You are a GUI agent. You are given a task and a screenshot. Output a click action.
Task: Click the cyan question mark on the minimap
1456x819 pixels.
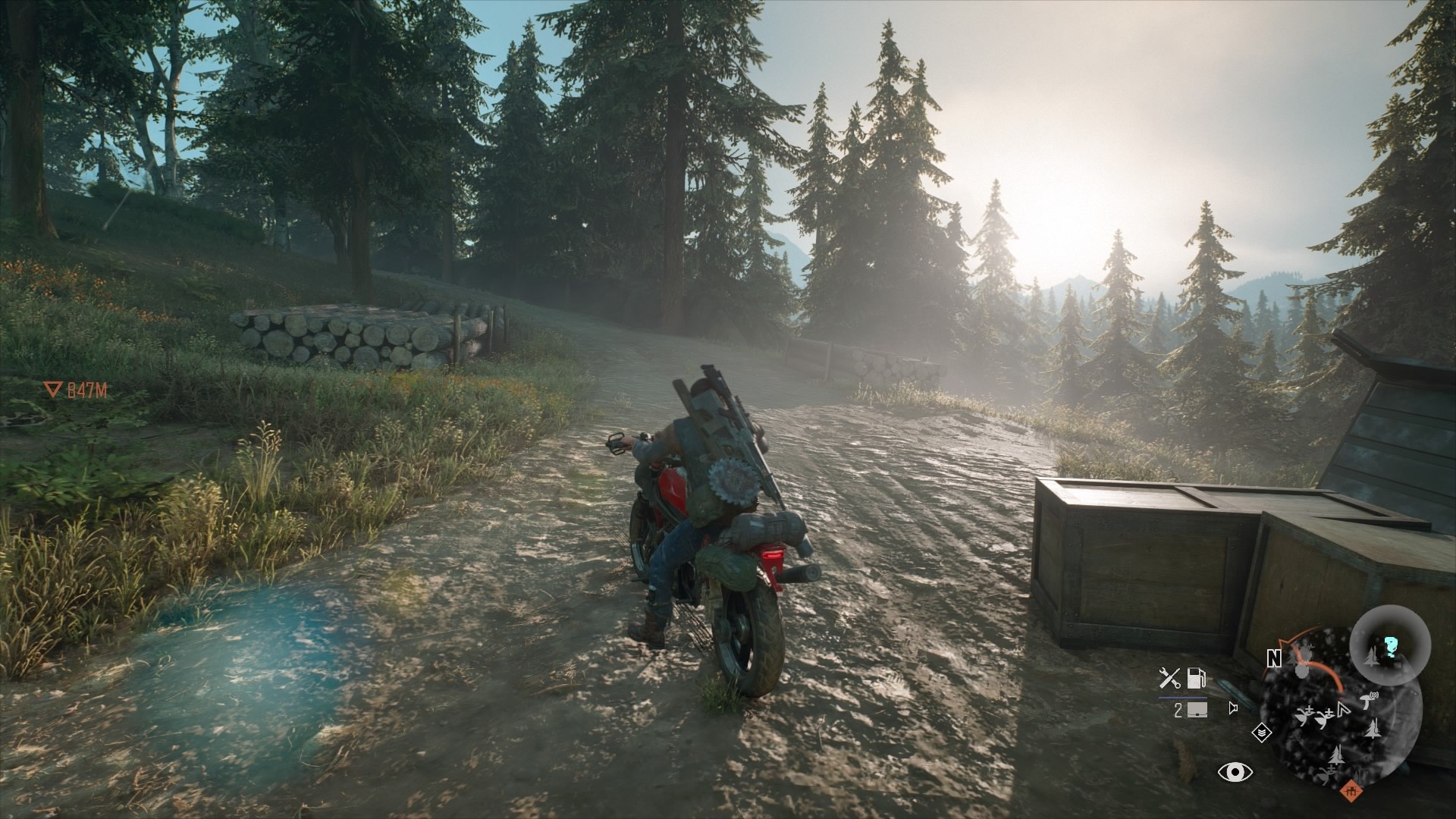point(1391,645)
